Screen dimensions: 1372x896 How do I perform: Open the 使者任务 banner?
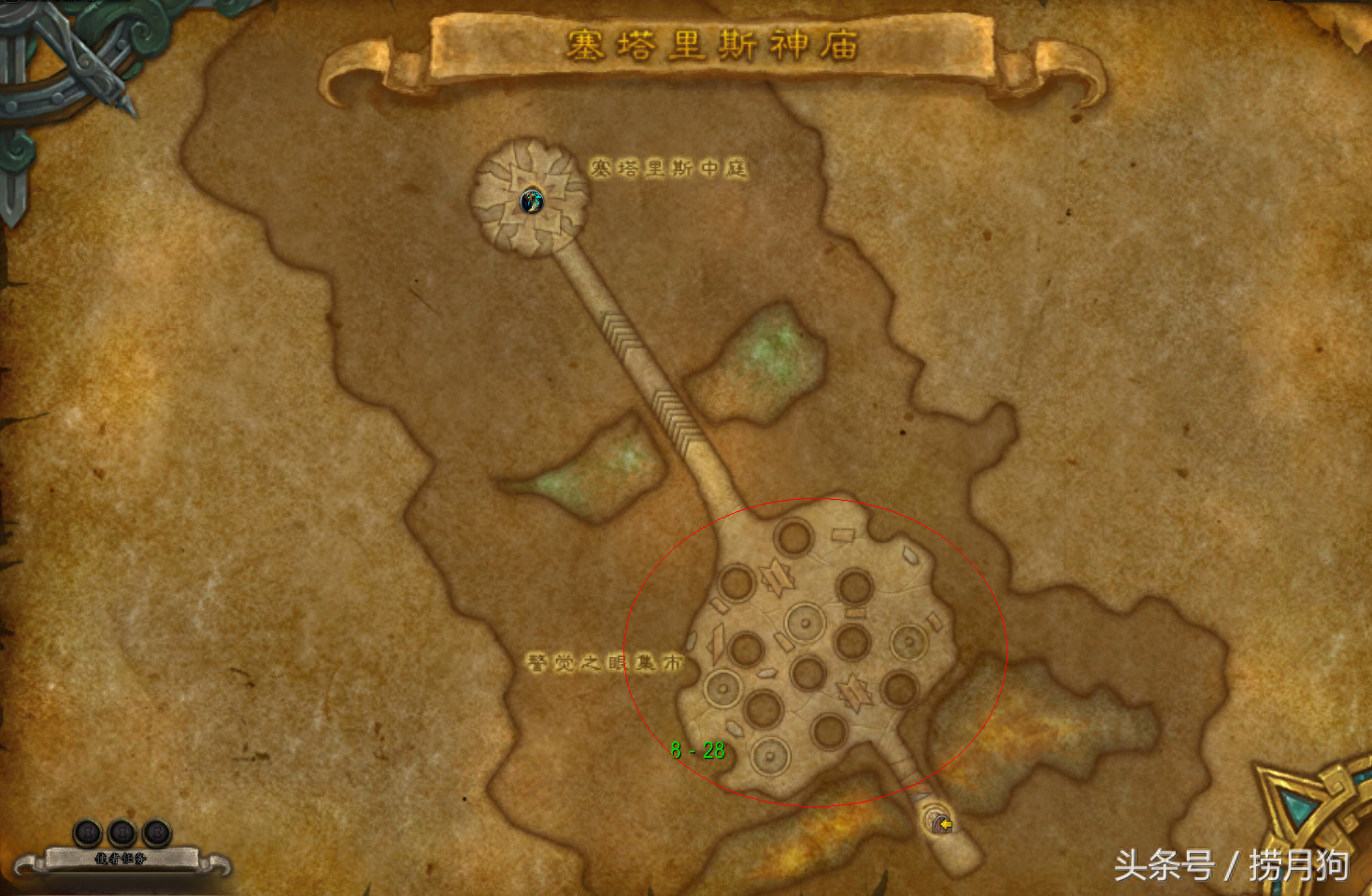pos(121,858)
